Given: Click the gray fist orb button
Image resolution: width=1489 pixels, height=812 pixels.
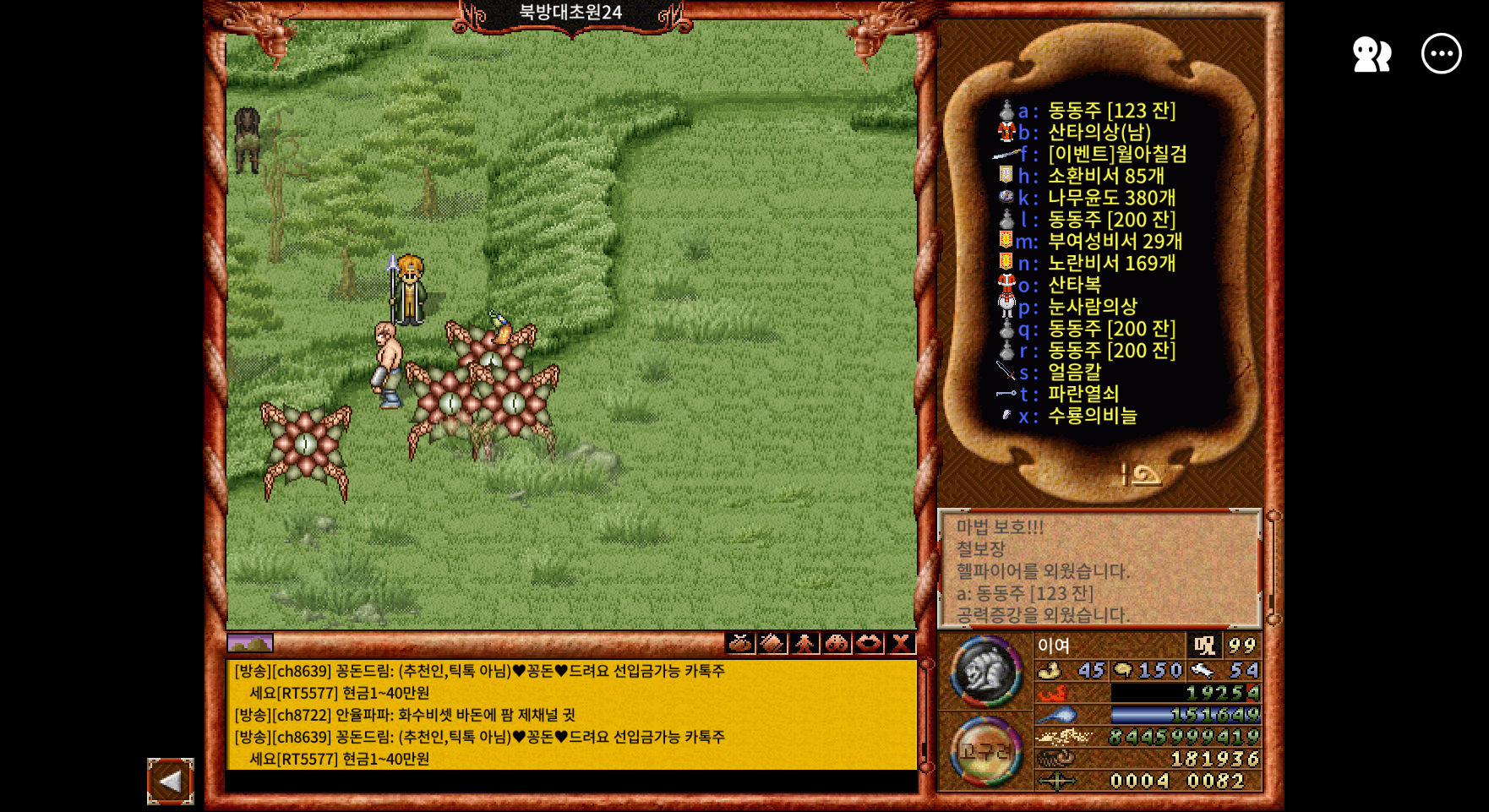Looking at the screenshot, I should [986, 673].
